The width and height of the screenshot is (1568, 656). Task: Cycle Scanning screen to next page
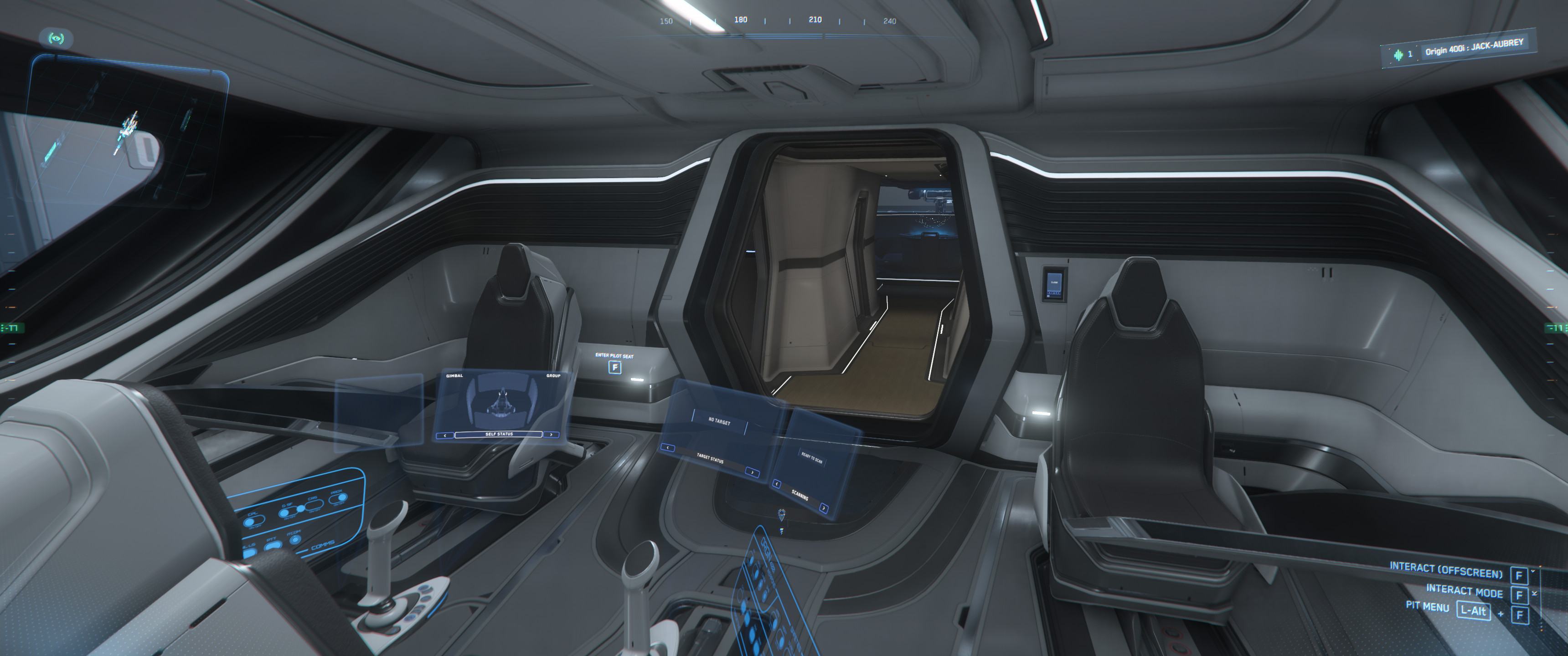pos(823,507)
